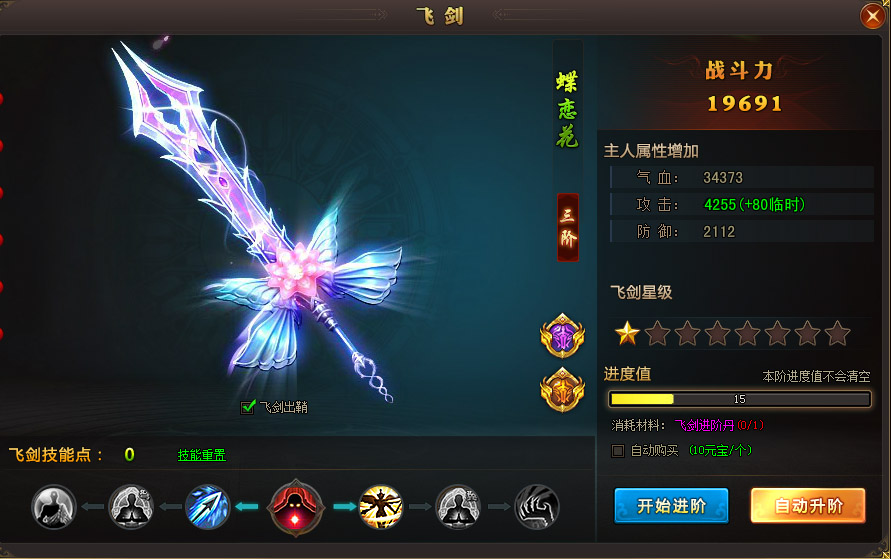
Task: Reset skills via 技能重置 link
Action: point(202,455)
